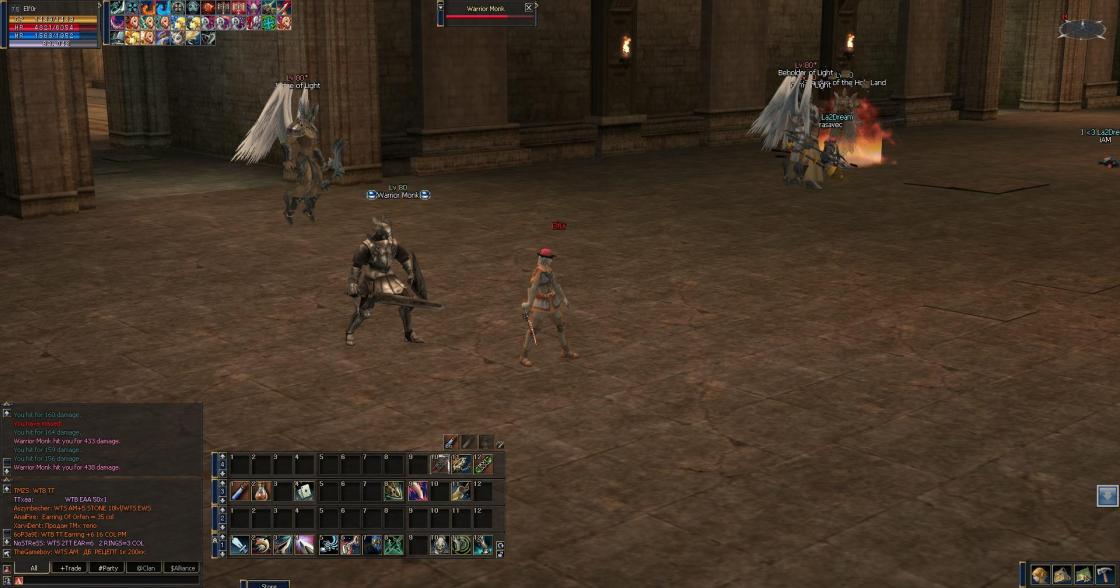The height and width of the screenshot is (588, 1120).
Task: Open the hammer icon in the menu bar
Action: [1105, 574]
